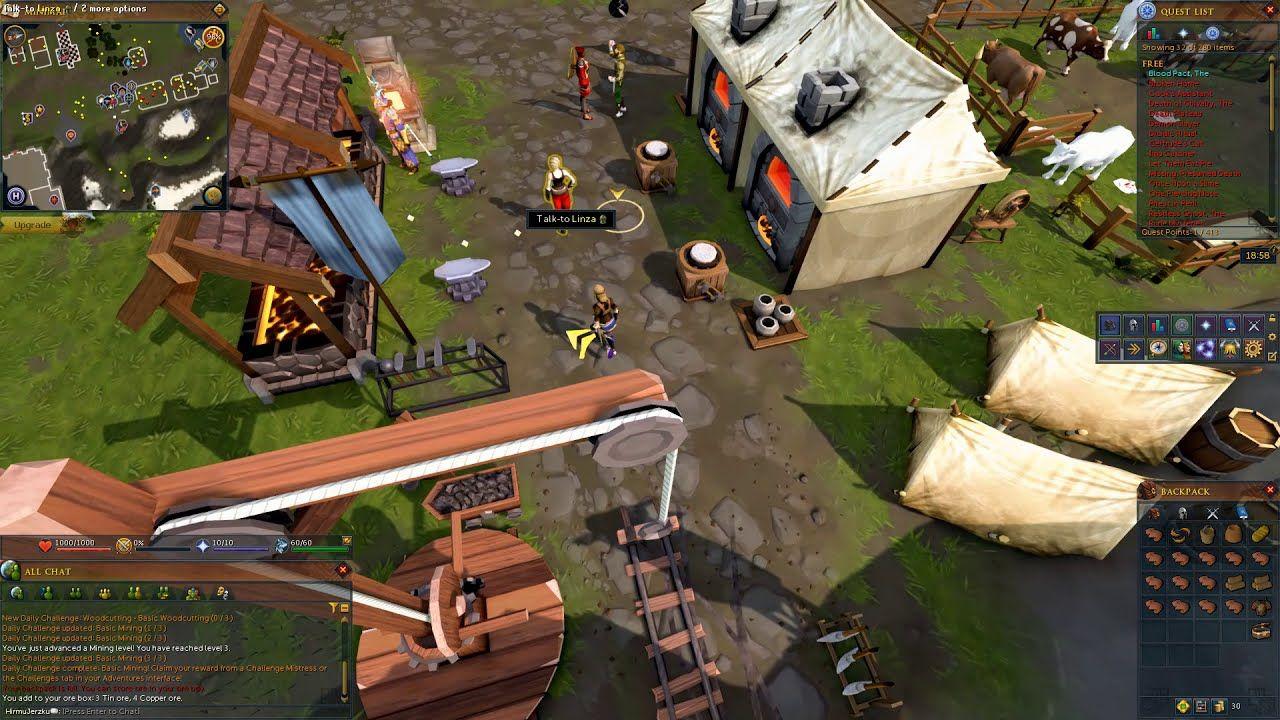
Task: Select the bow icon on the action bar
Action: point(1110,349)
